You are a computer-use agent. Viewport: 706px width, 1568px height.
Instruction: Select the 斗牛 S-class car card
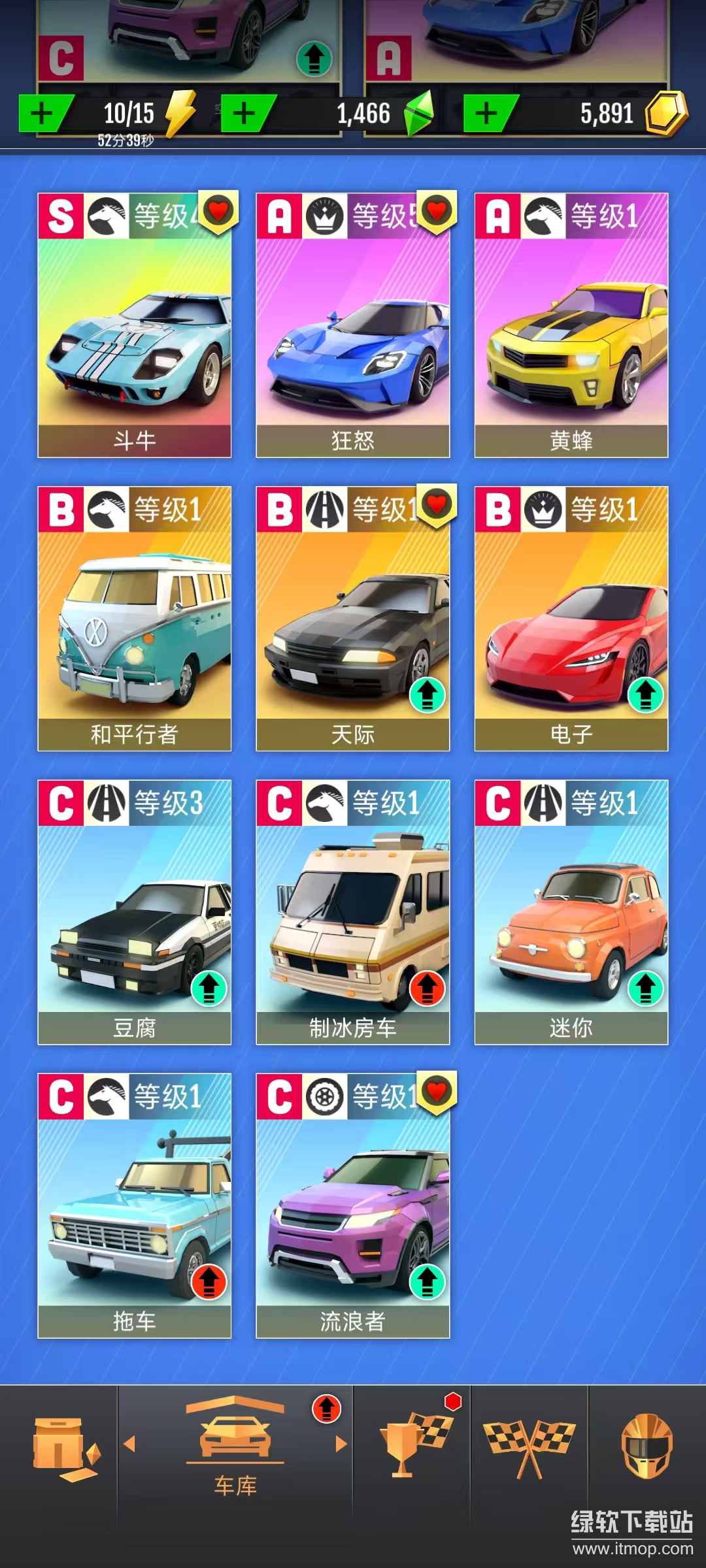(x=135, y=325)
